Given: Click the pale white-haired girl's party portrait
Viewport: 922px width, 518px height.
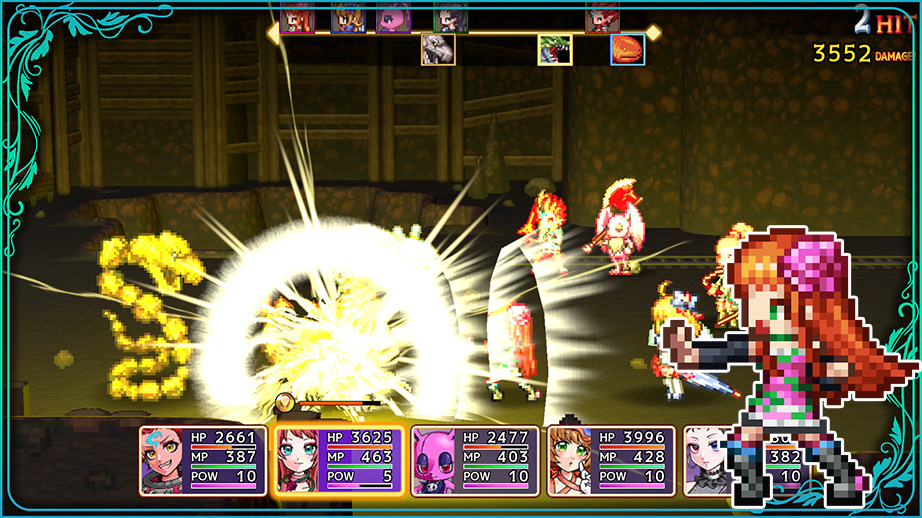Looking at the screenshot, I should (707, 460).
